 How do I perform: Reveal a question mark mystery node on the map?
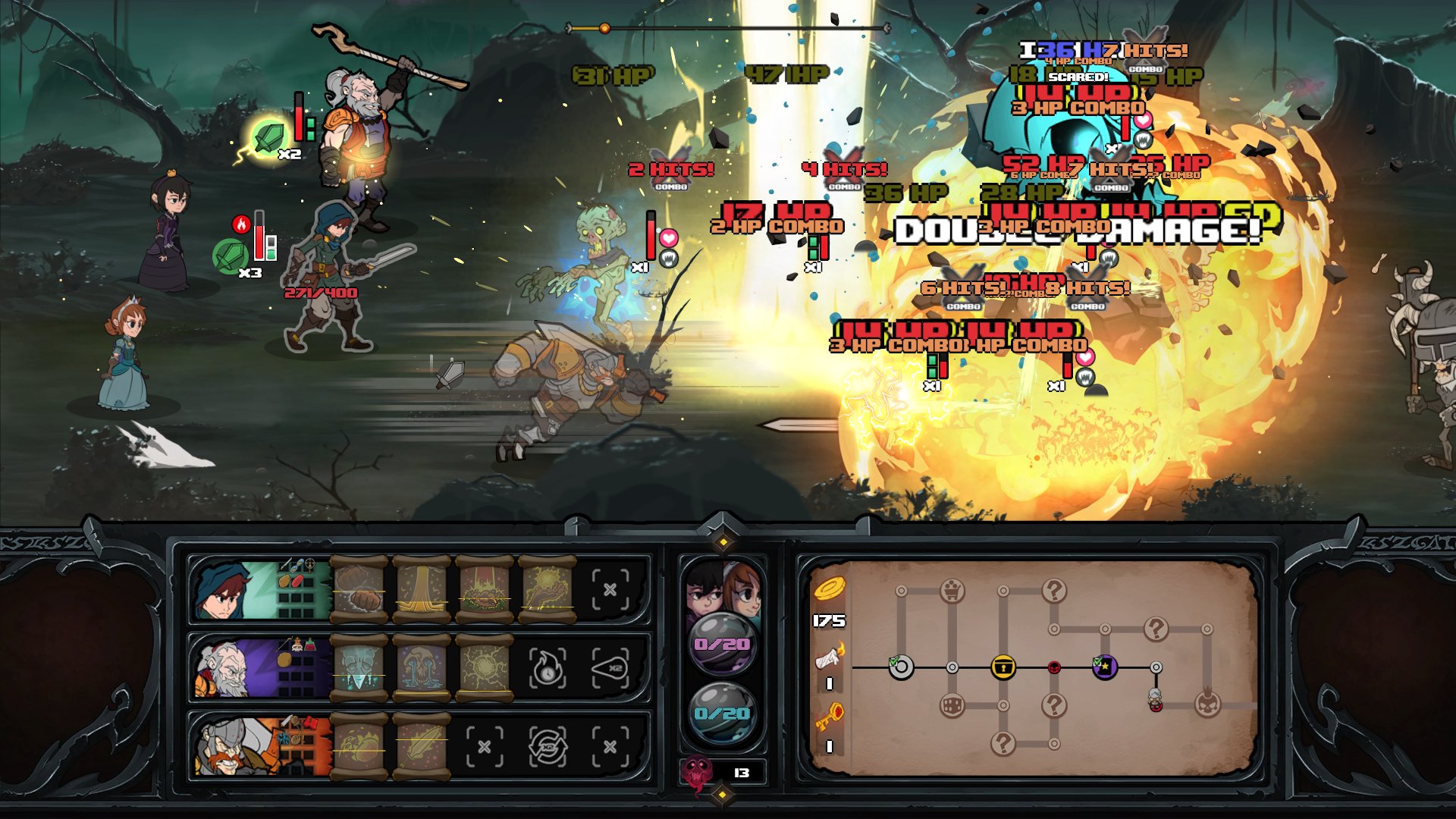tap(1053, 591)
